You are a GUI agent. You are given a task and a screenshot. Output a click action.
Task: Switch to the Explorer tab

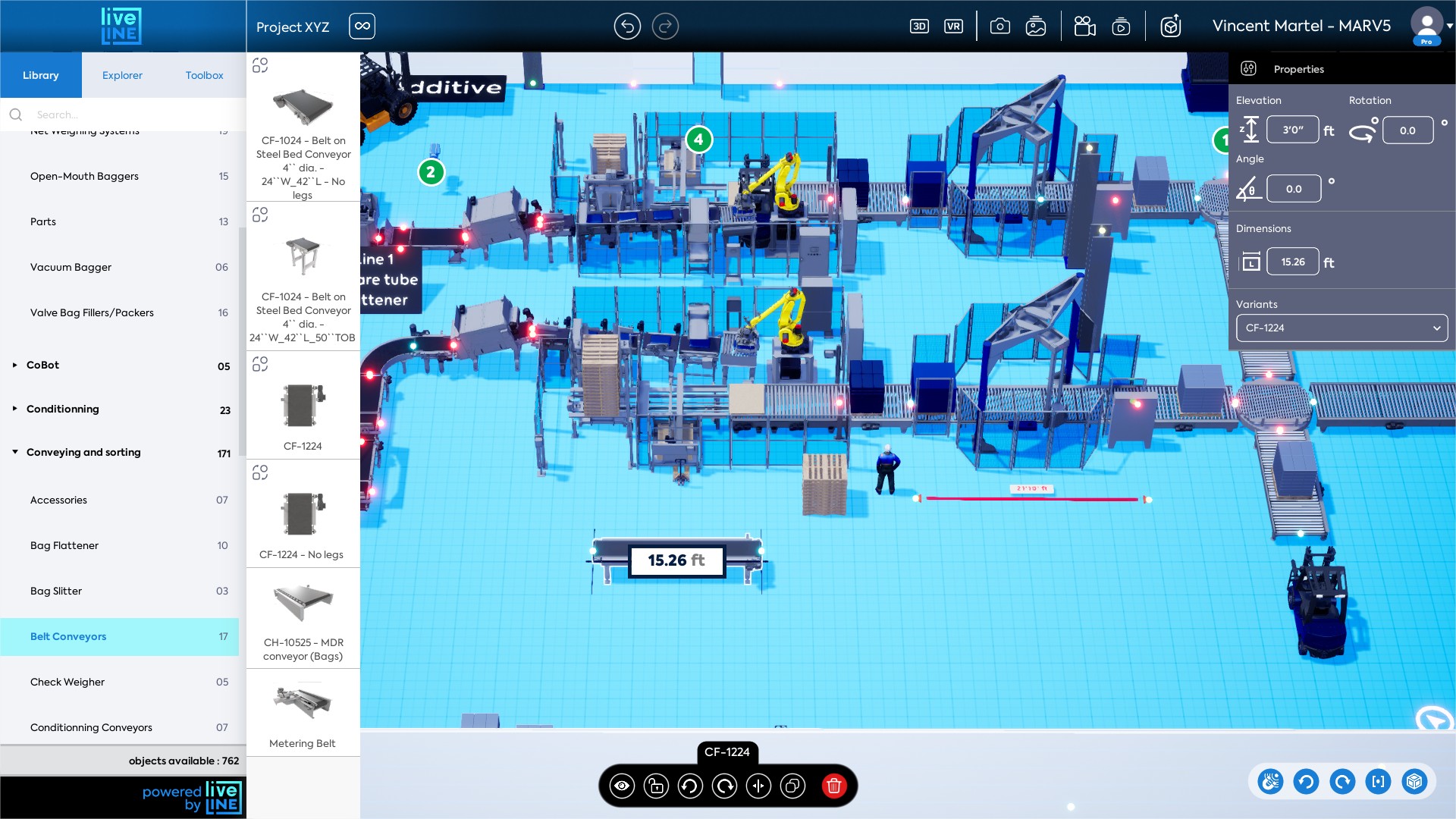[122, 75]
